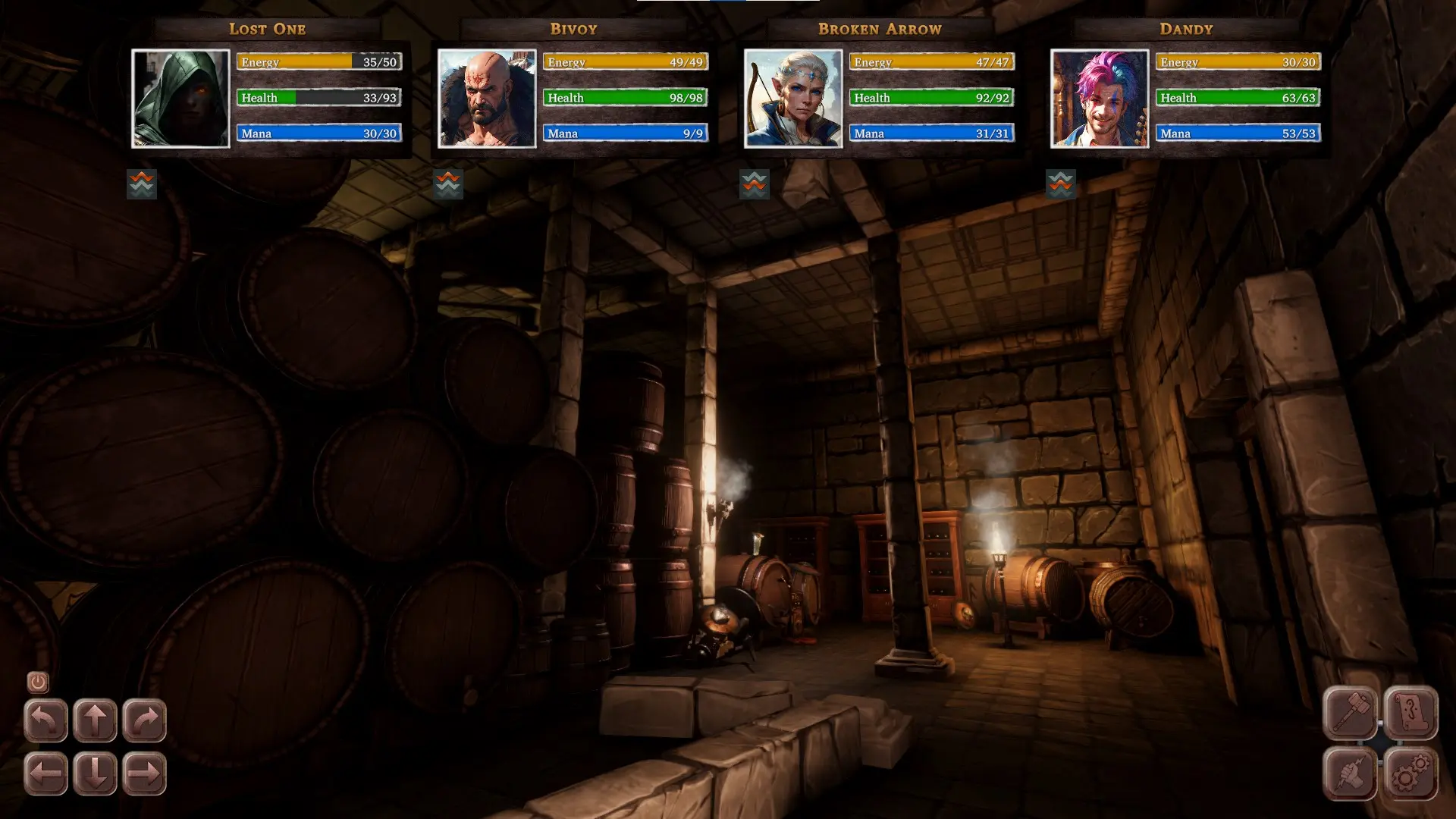Select the Lost One hooded portrait
The width and height of the screenshot is (1456, 819).
coord(180,99)
